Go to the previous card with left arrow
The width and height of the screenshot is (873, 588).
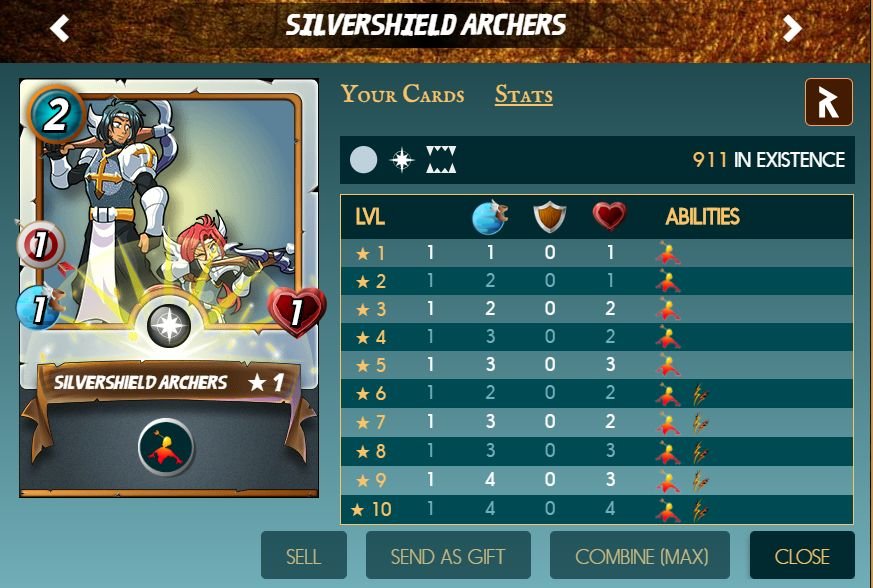point(60,28)
